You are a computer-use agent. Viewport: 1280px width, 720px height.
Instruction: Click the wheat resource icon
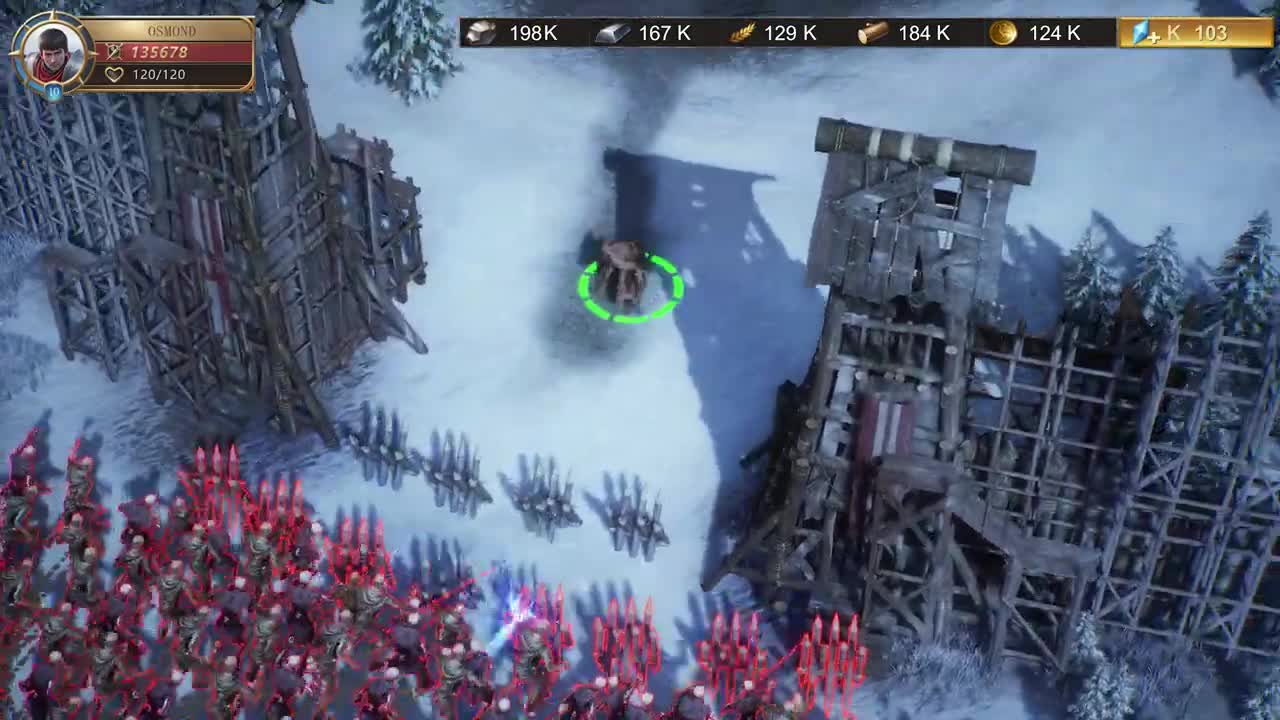(740, 33)
